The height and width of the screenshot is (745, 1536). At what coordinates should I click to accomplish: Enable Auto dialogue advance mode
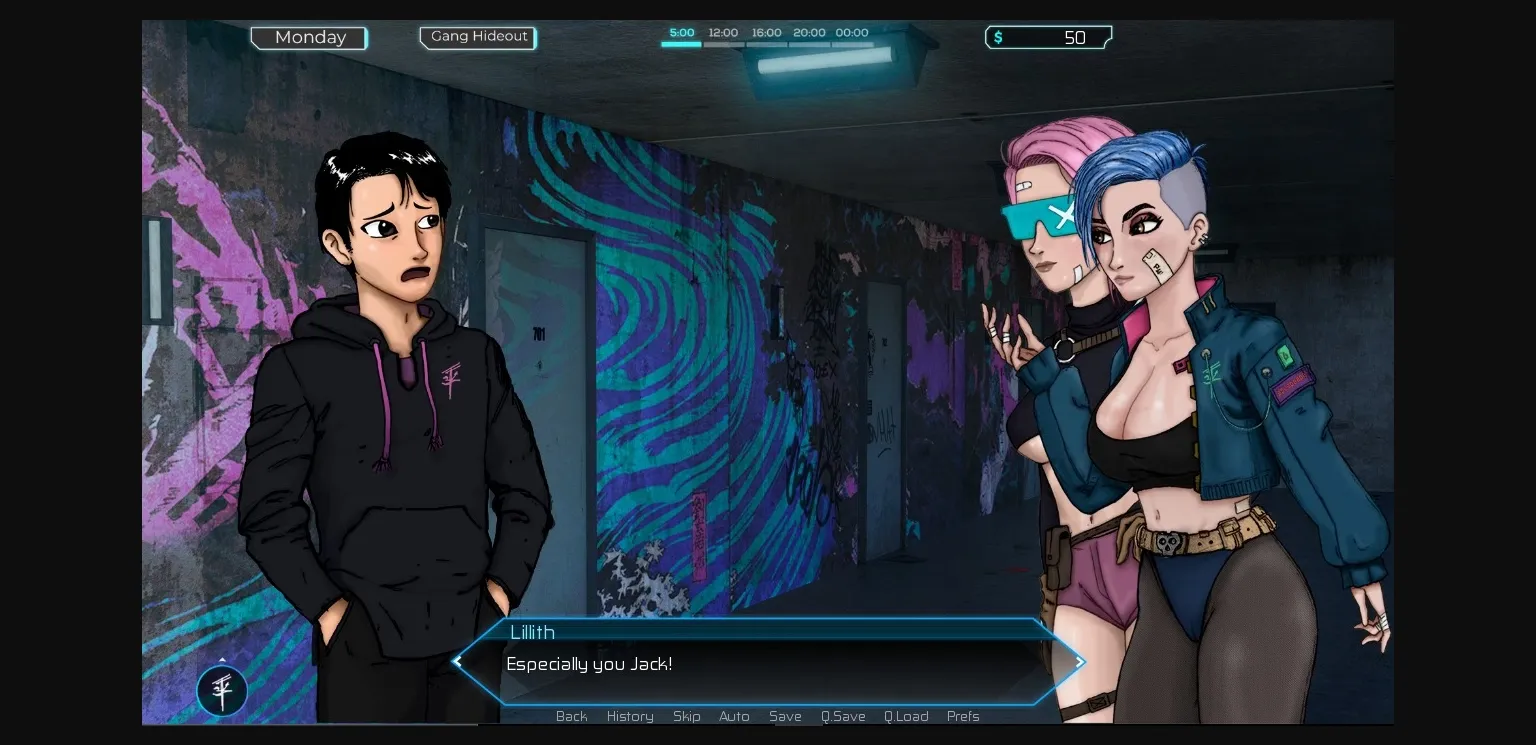click(734, 716)
